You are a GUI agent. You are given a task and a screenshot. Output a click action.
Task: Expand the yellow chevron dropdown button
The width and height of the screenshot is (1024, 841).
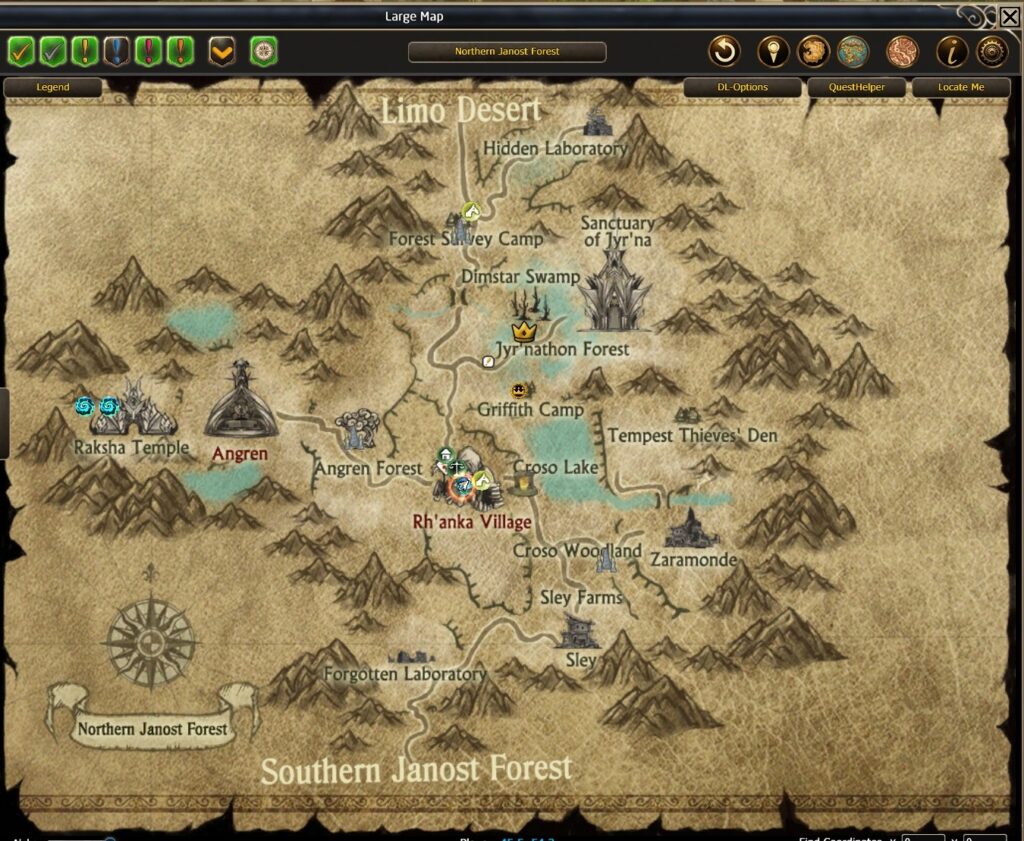(x=222, y=50)
